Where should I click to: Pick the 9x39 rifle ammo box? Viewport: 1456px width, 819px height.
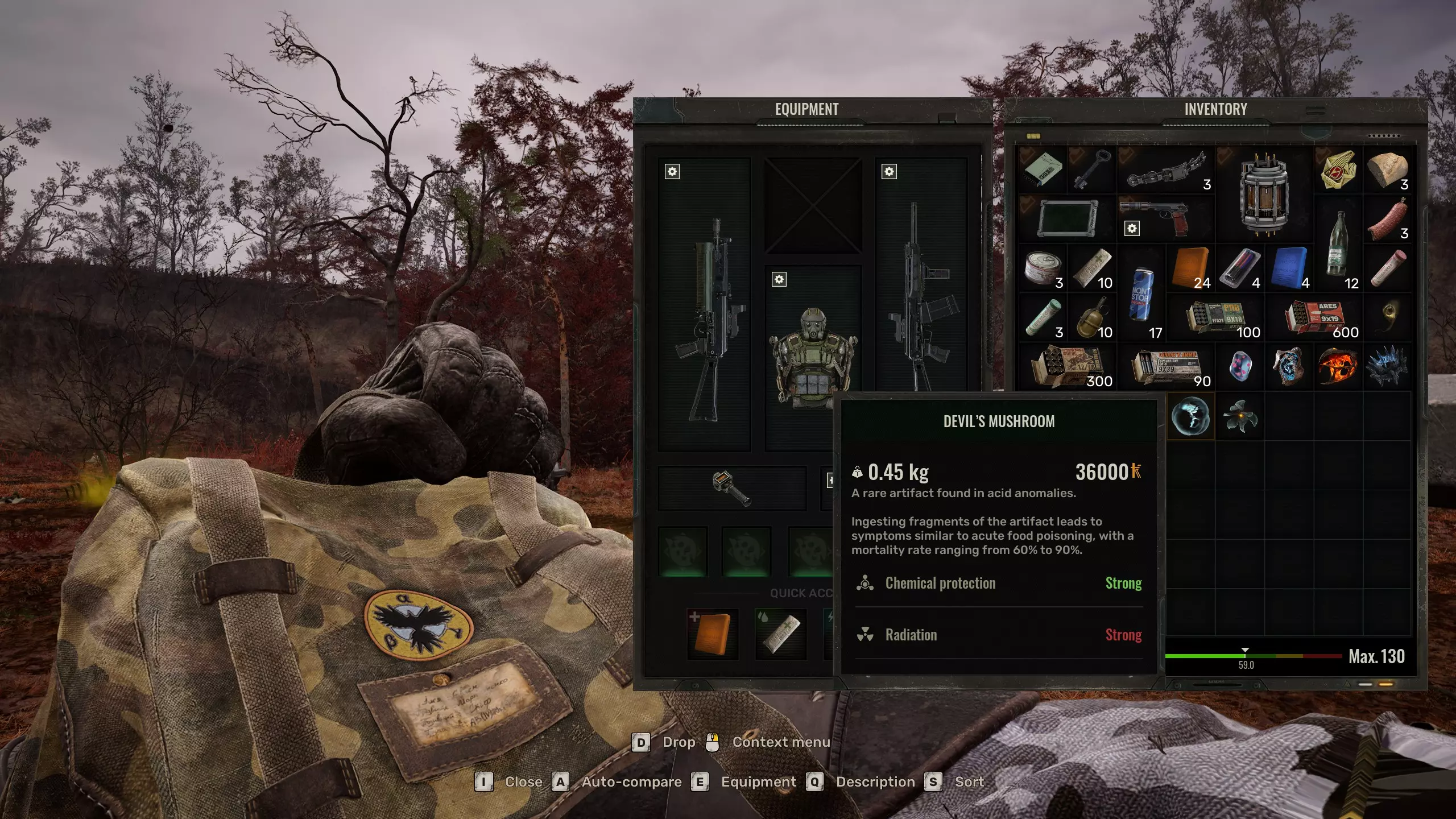pyautogui.click(x=1166, y=366)
